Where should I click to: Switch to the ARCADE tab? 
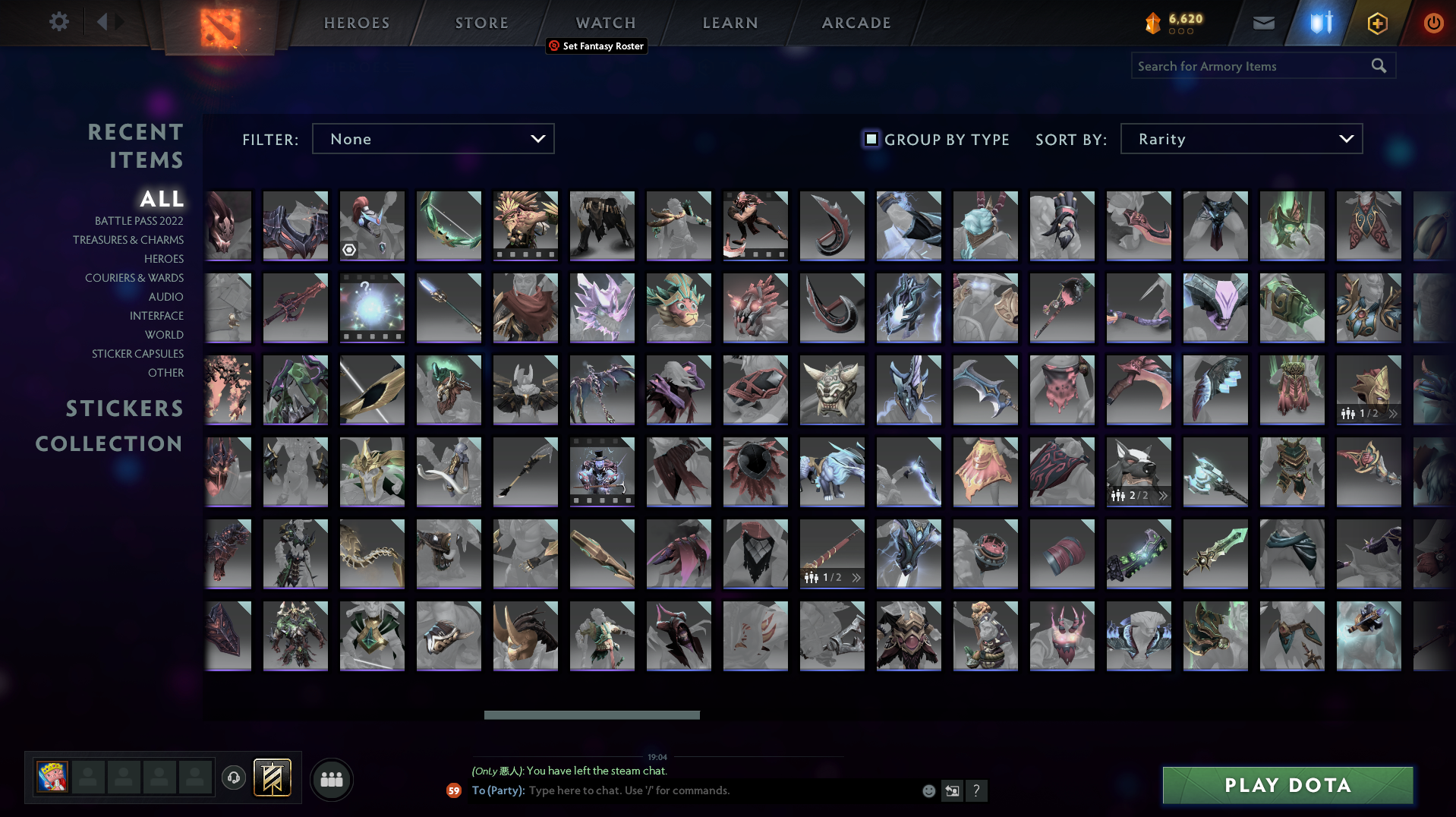(856, 22)
